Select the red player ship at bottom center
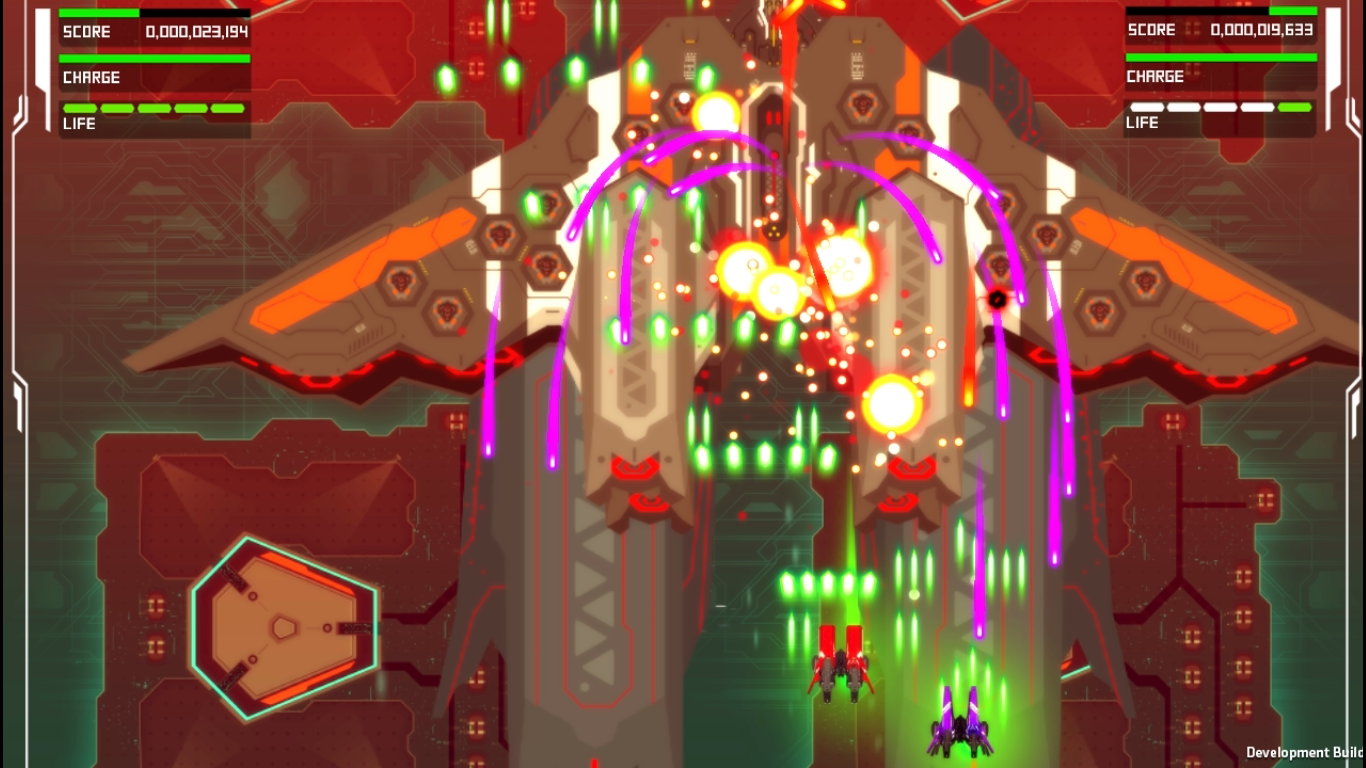The height and width of the screenshot is (768, 1366). pos(838,670)
